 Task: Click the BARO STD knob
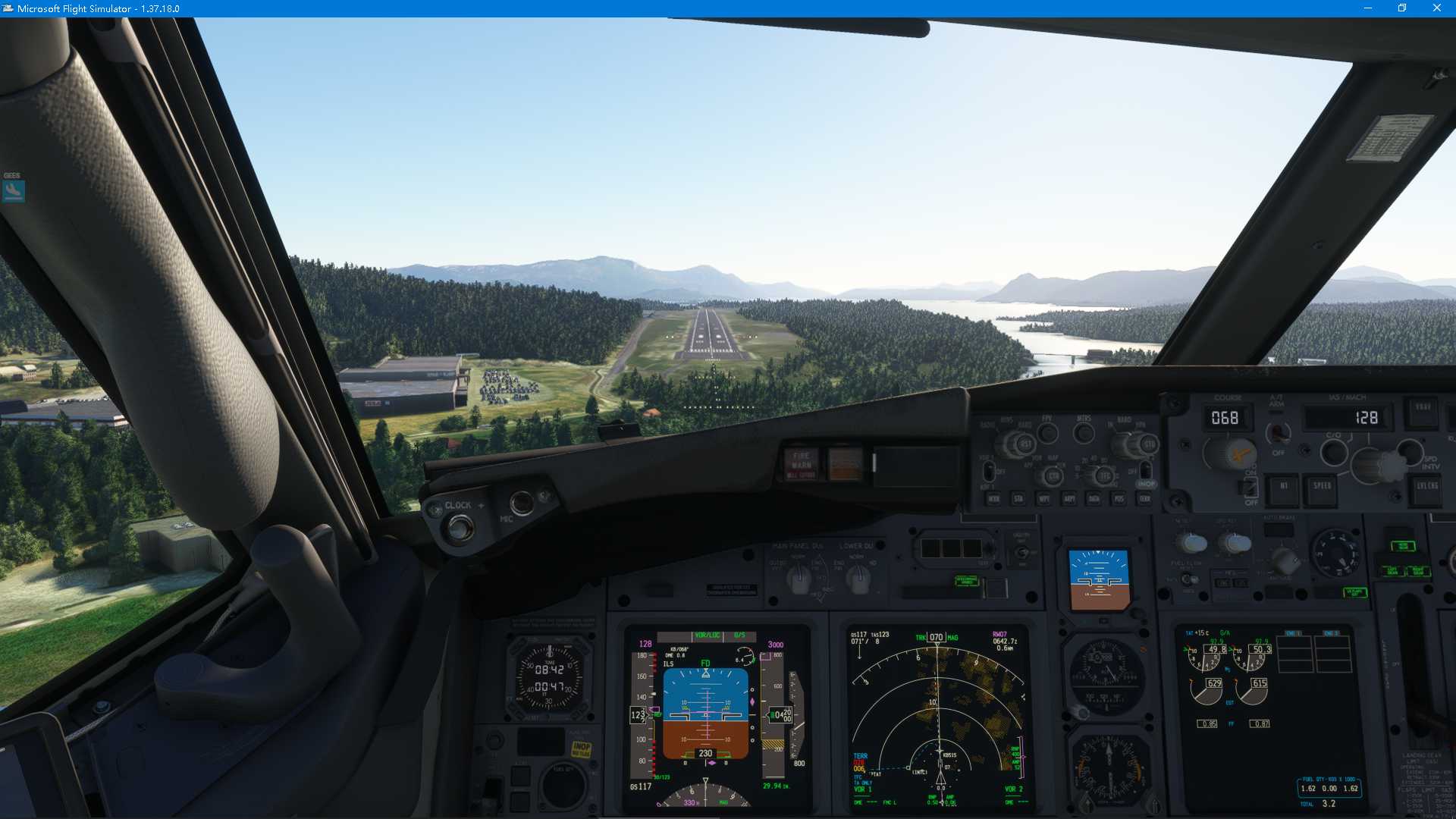click(x=1150, y=444)
